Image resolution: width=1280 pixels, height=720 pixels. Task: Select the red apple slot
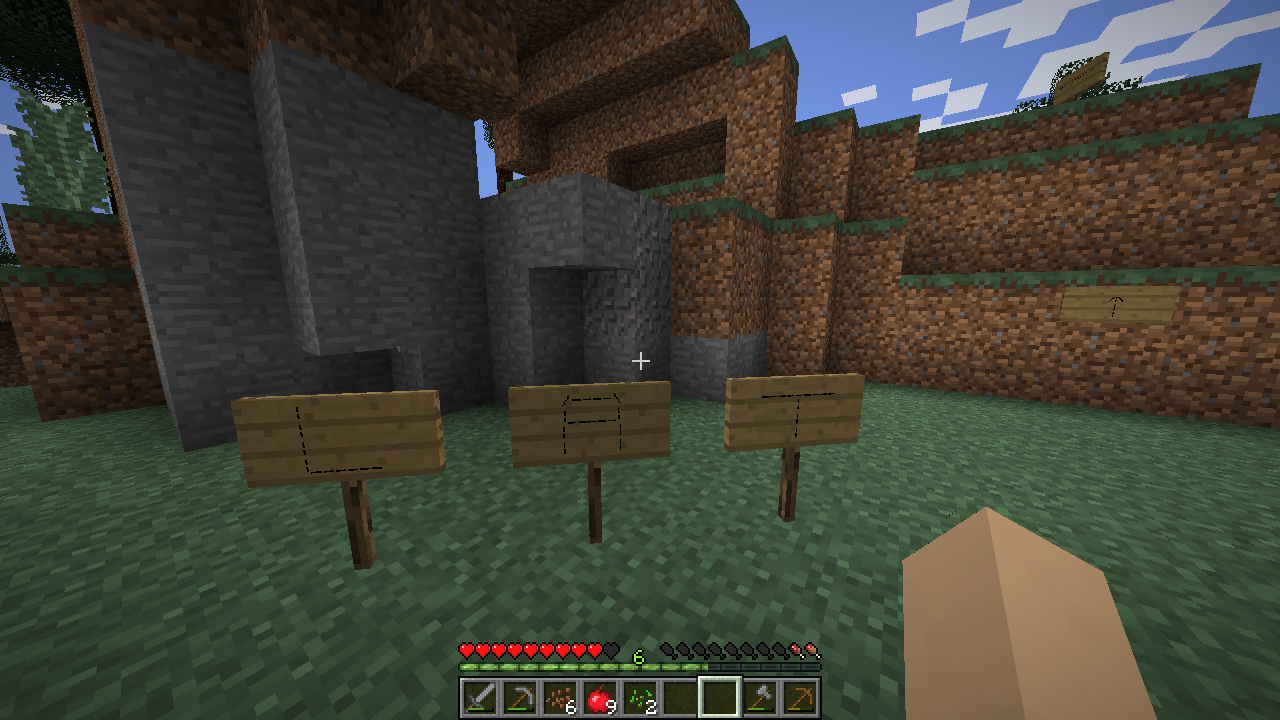pyautogui.click(x=599, y=697)
